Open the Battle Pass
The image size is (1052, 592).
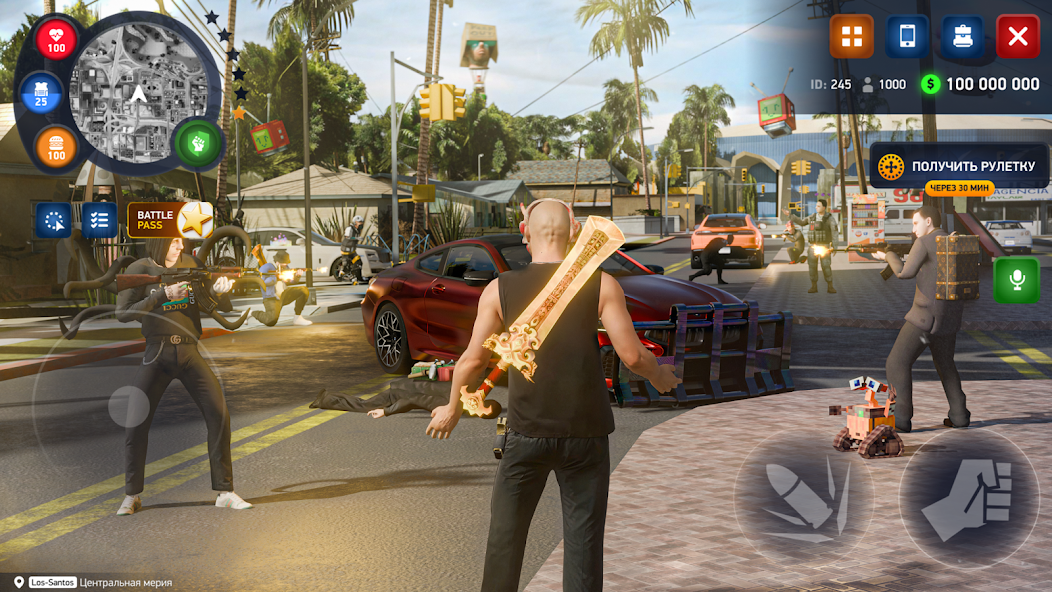click(x=169, y=219)
